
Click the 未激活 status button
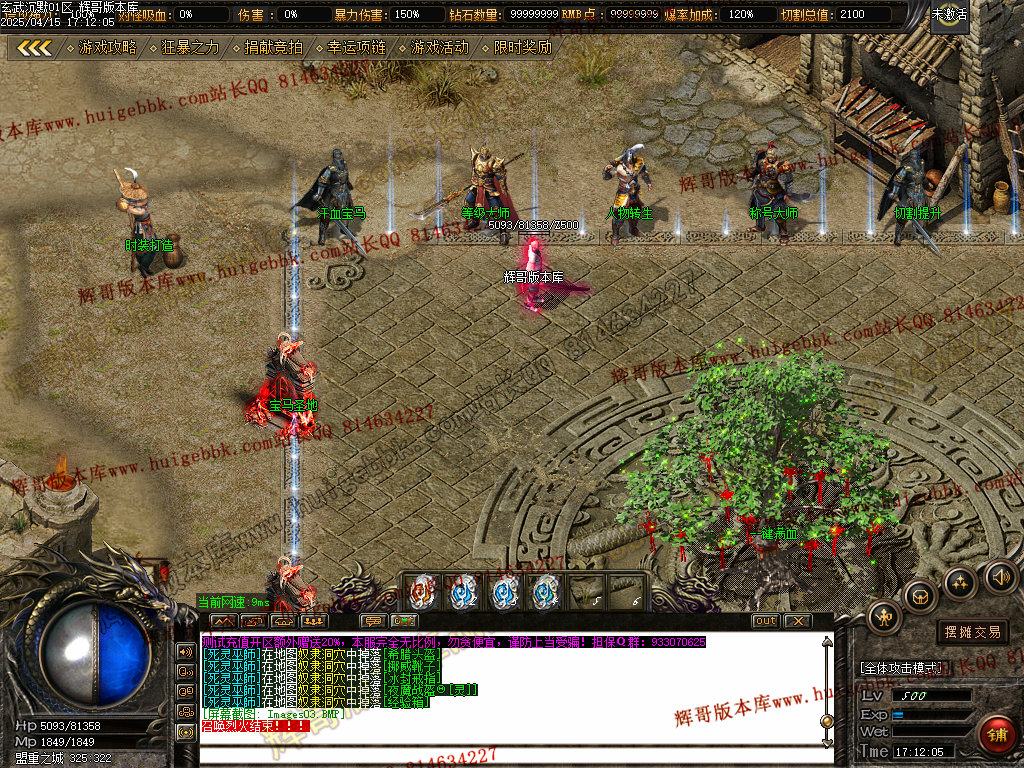(x=949, y=15)
